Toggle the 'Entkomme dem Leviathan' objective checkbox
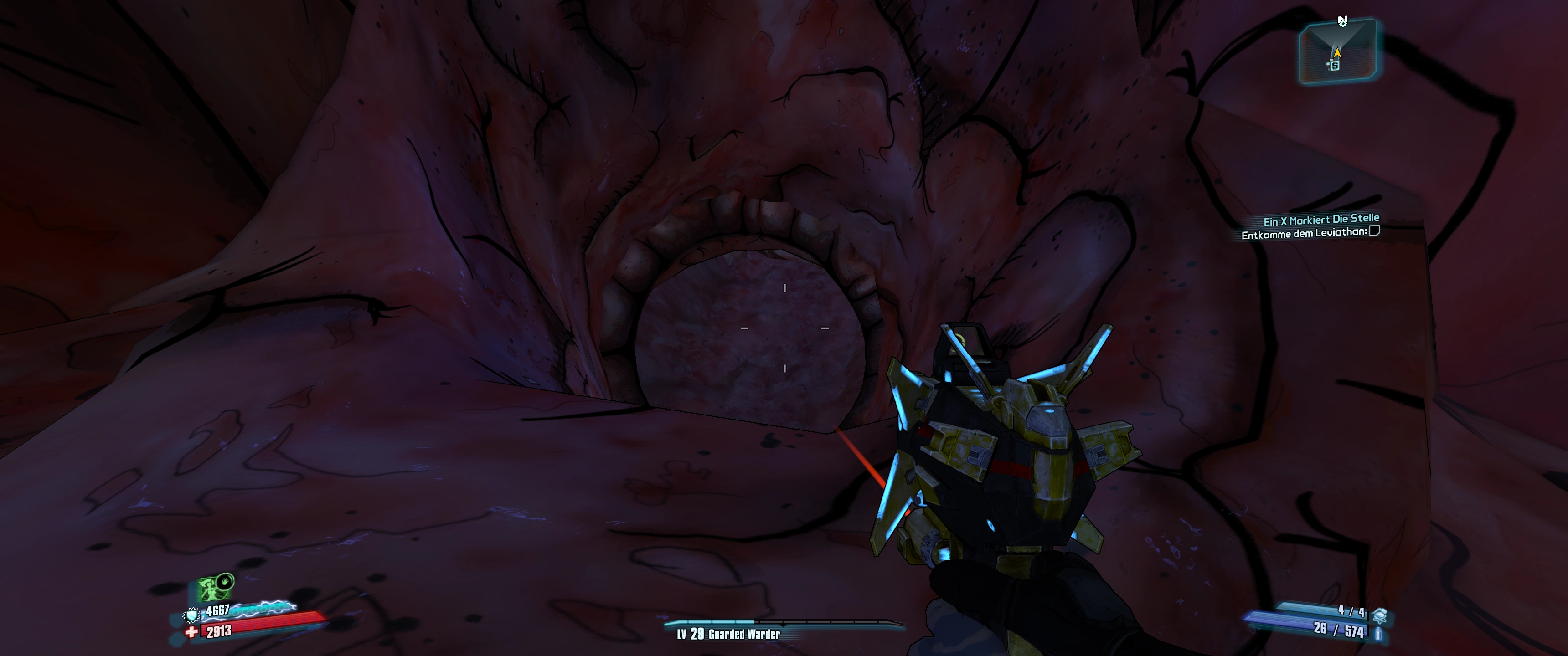1568x656 pixels. (x=1374, y=231)
